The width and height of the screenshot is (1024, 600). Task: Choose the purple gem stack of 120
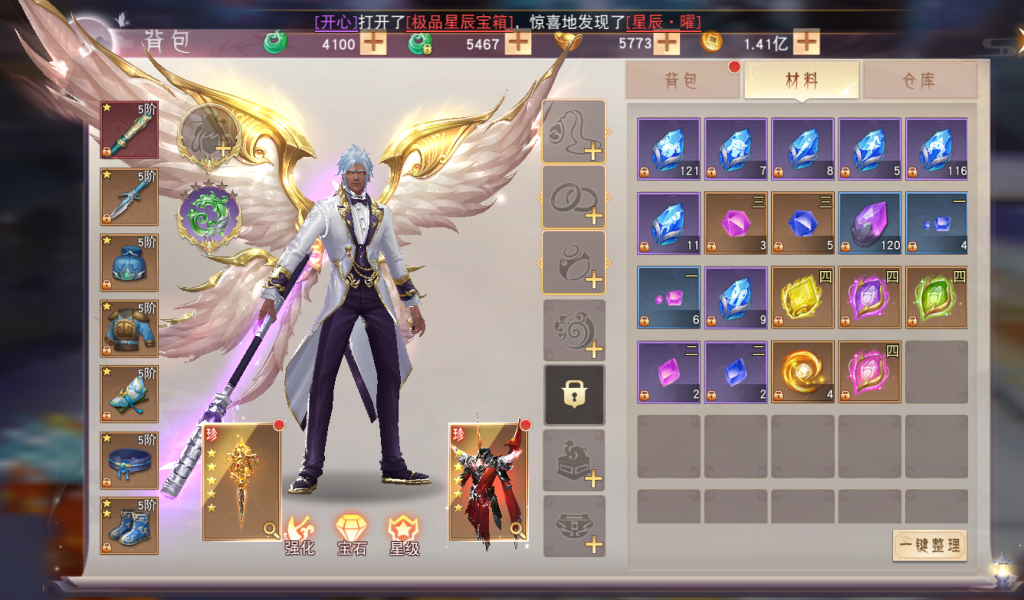pos(869,223)
